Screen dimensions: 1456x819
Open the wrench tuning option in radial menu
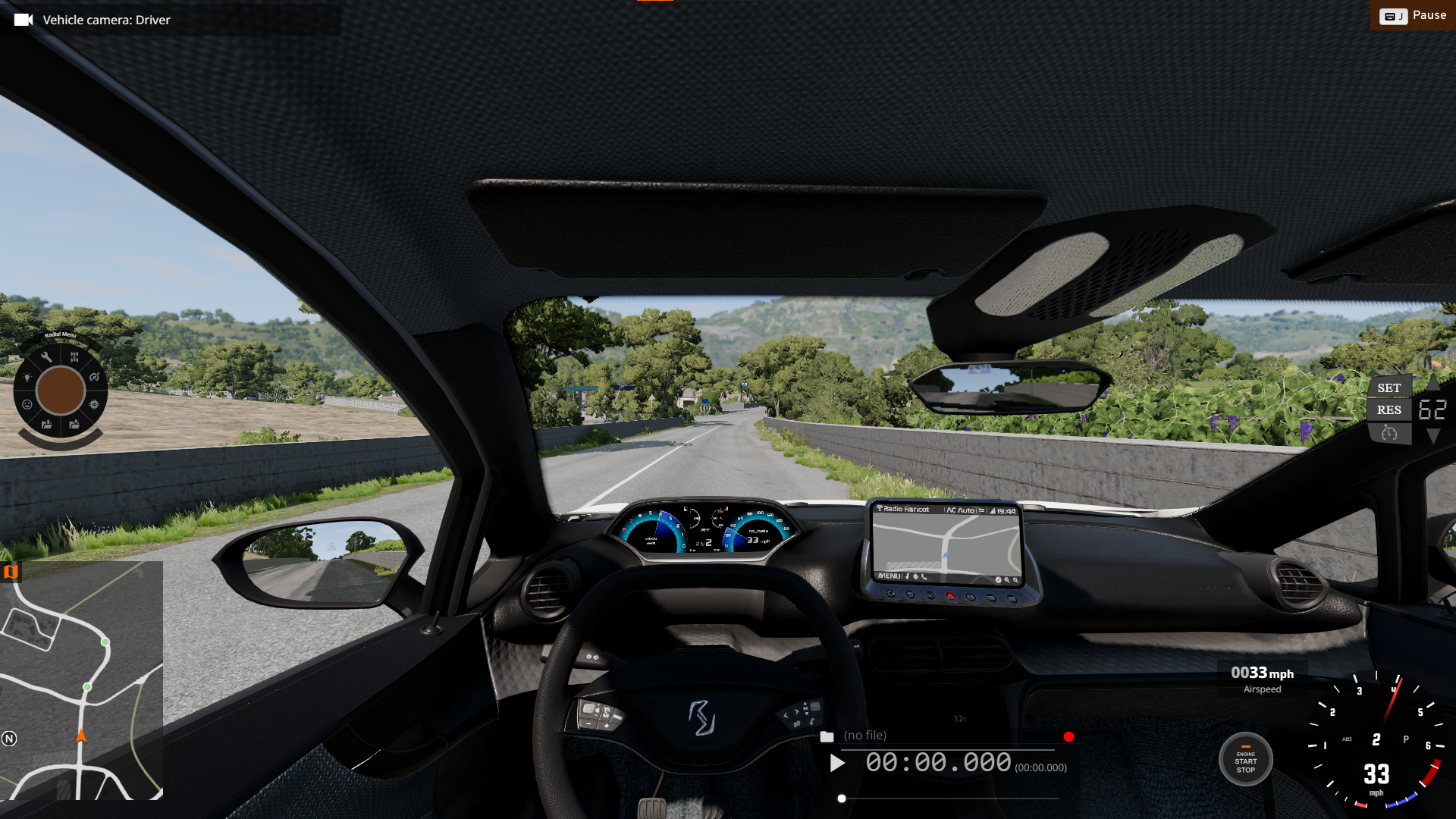[x=46, y=357]
